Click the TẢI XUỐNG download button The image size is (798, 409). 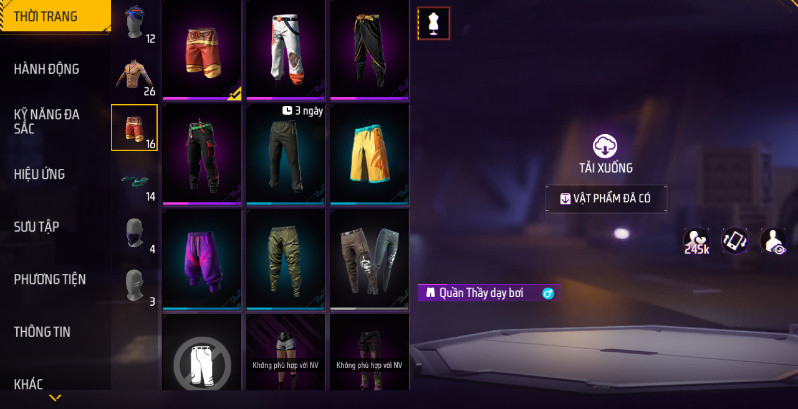point(606,155)
